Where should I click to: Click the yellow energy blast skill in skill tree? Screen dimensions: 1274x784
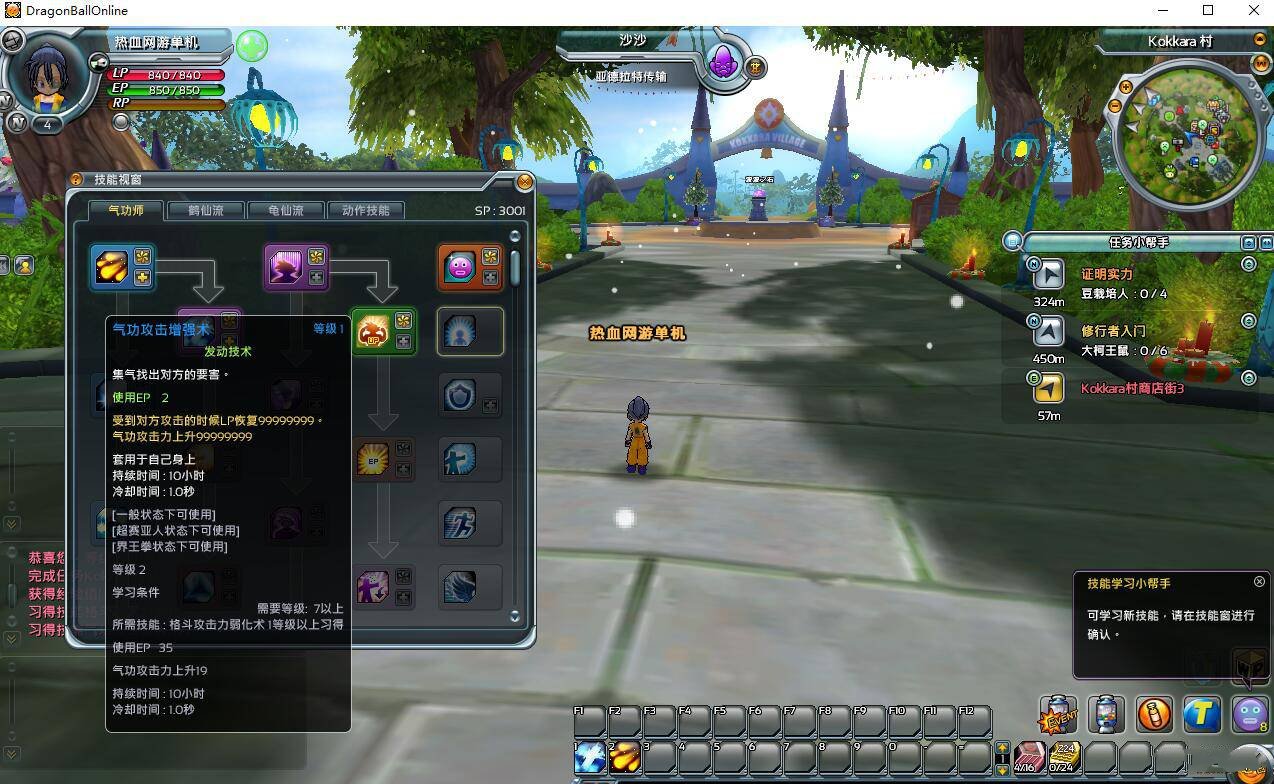coord(110,267)
